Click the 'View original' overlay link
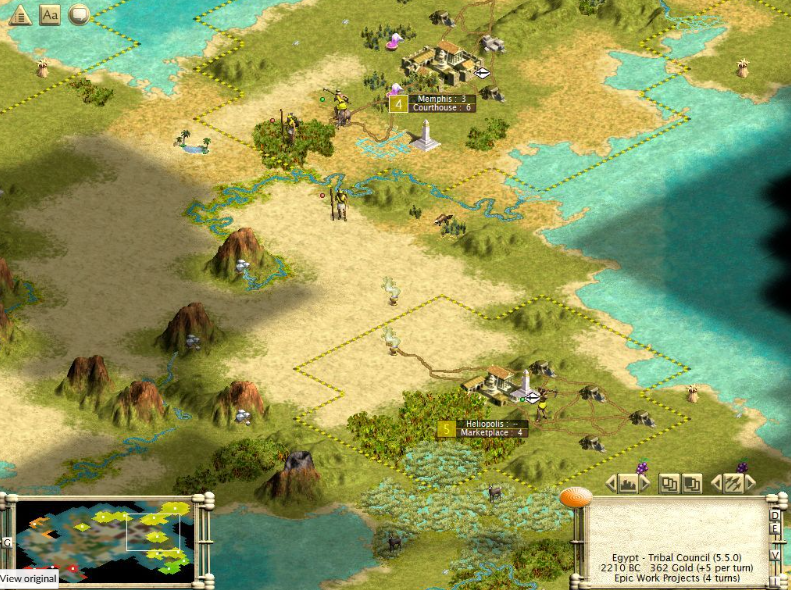 pos(29,579)
